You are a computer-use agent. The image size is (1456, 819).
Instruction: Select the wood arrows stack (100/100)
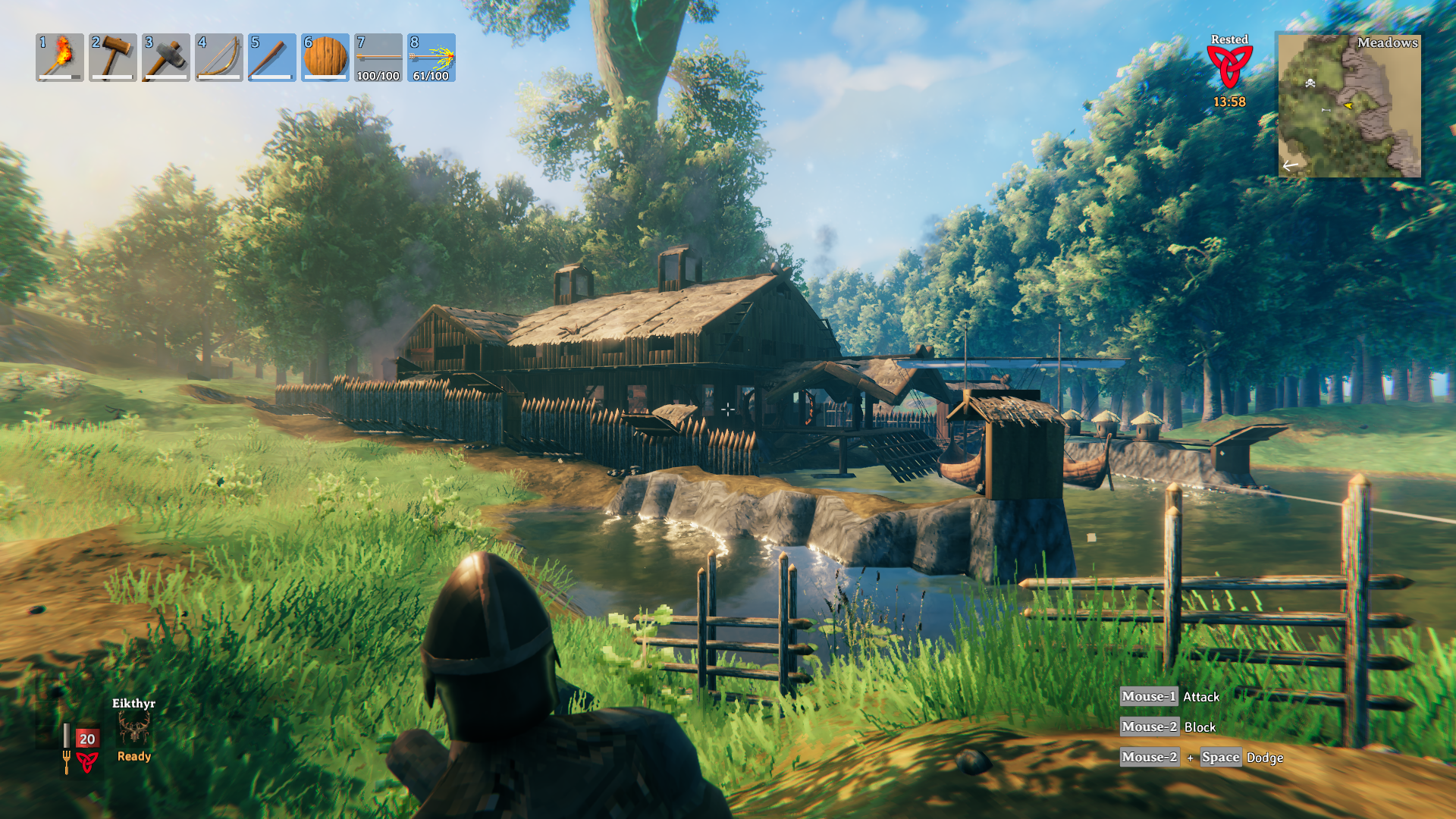tap(378, 58)
